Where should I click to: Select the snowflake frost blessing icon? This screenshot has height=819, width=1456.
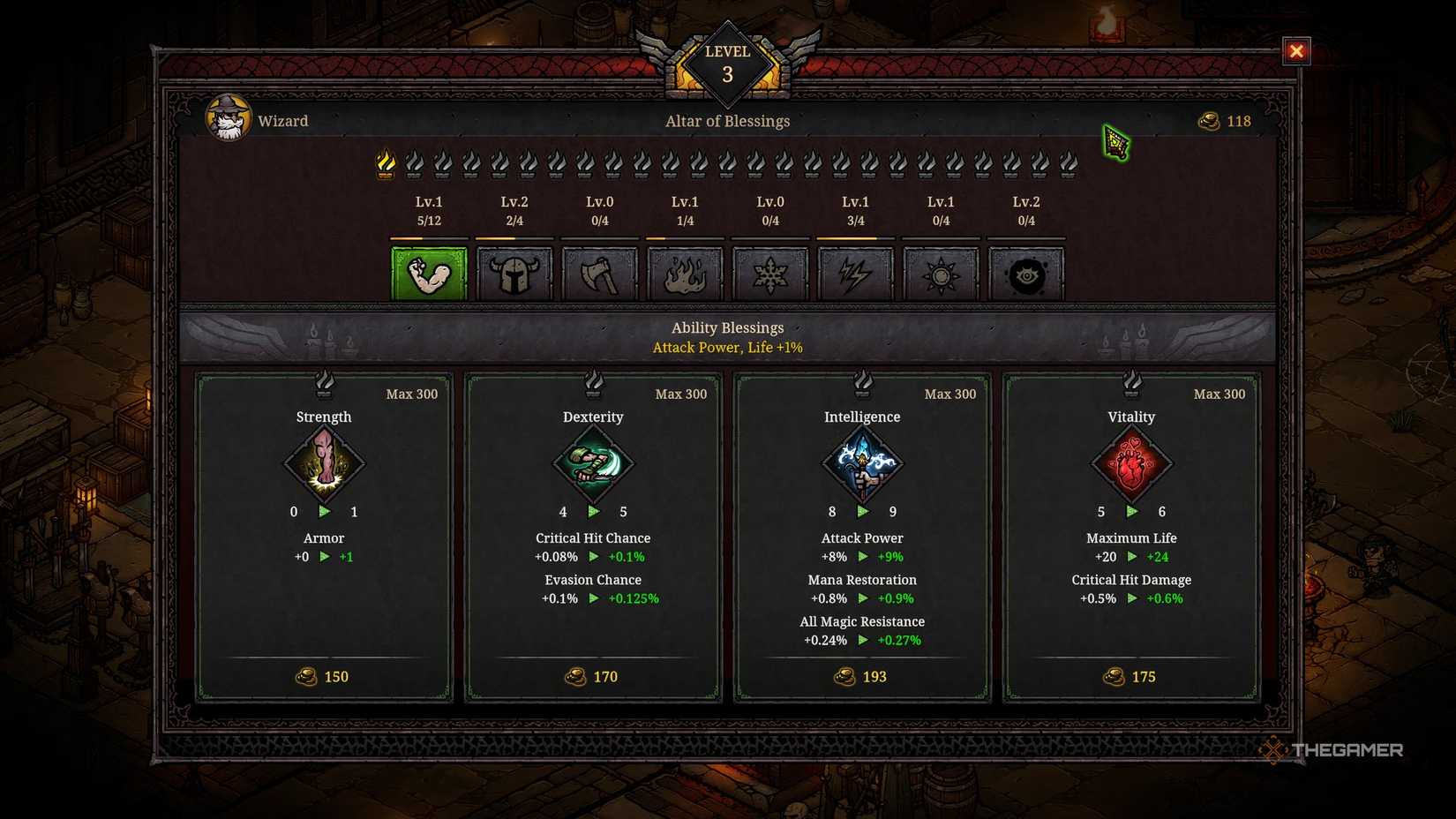point(770,273)
